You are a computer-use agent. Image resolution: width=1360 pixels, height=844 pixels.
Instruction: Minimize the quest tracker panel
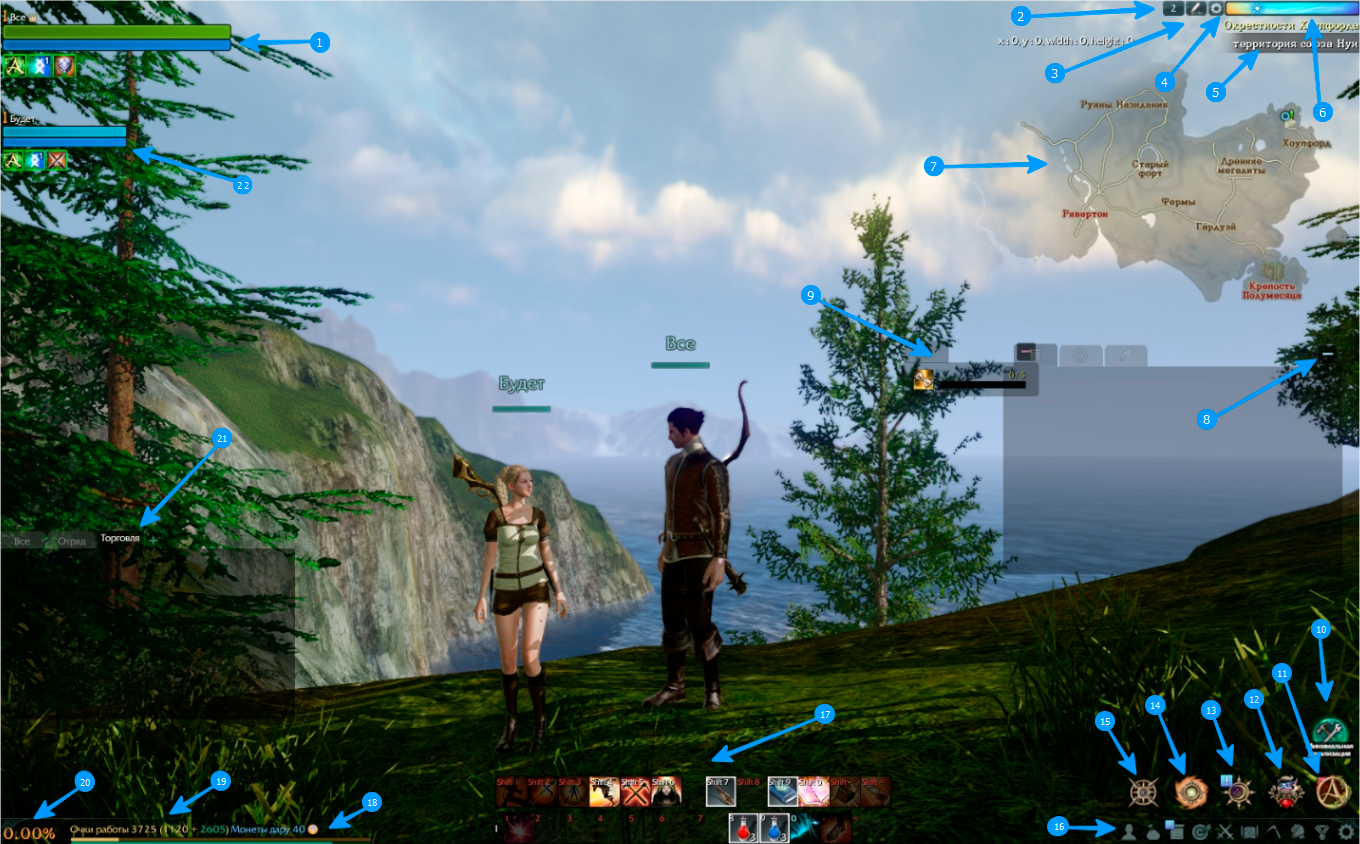1328,353
